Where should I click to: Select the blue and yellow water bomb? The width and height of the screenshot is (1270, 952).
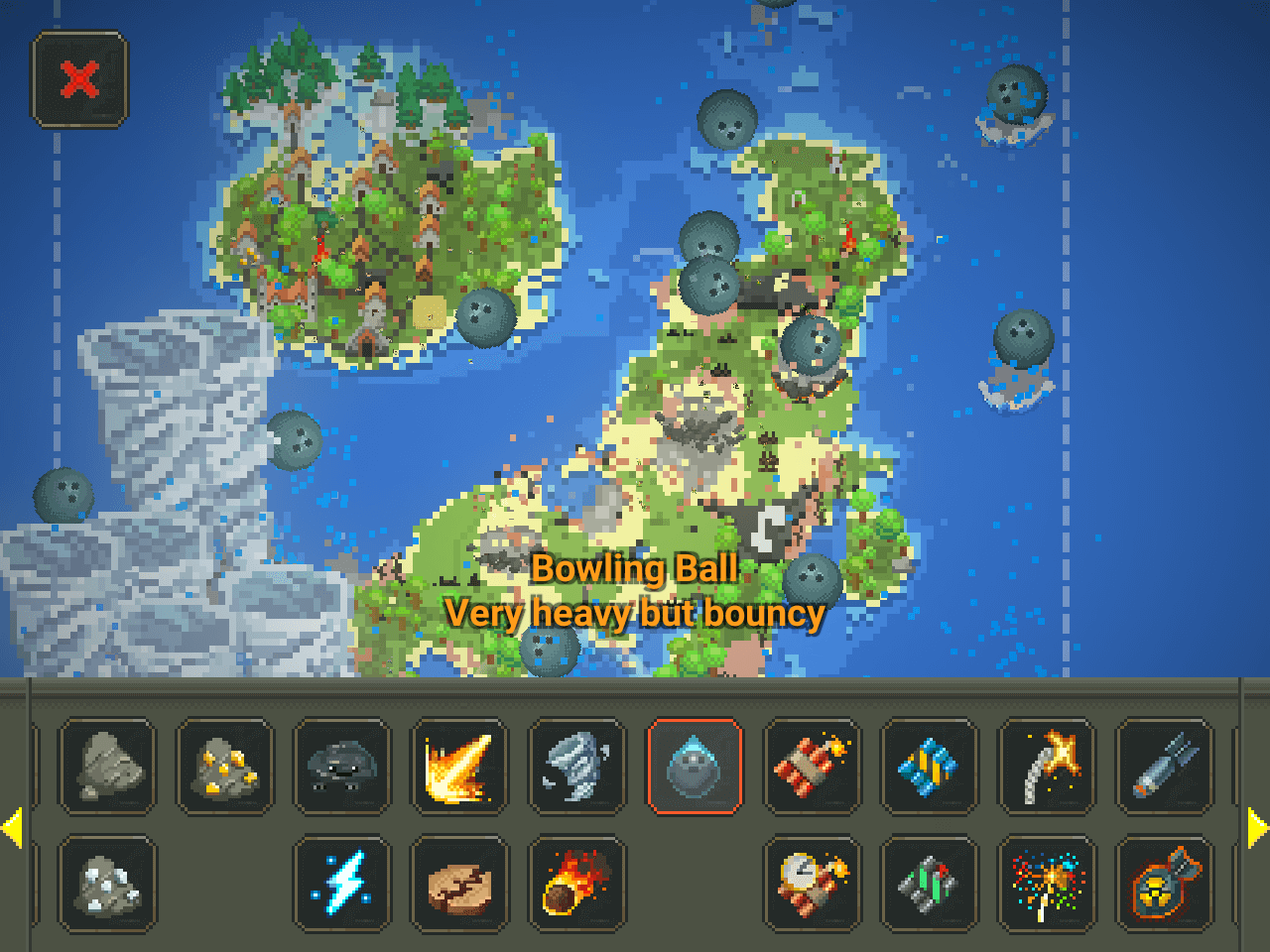point(929,767)
